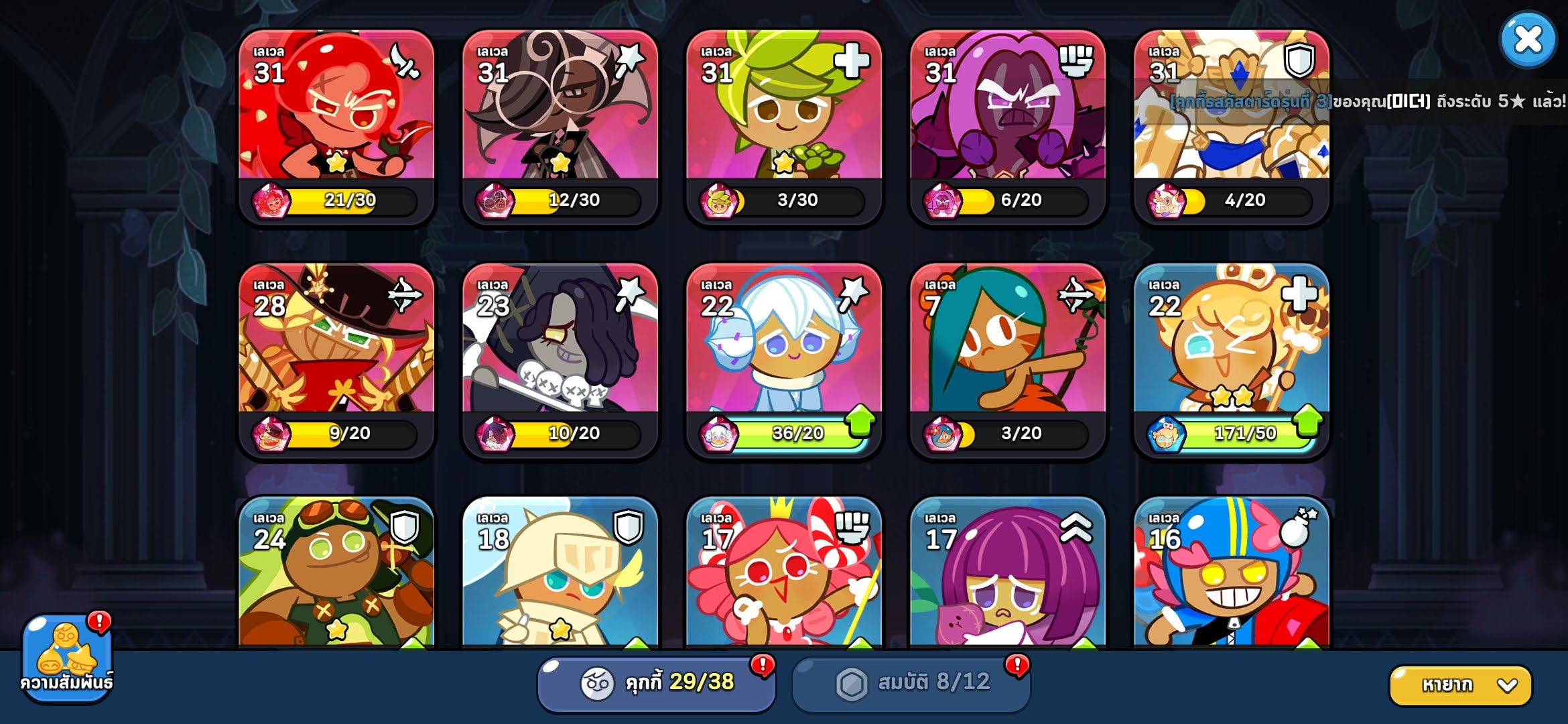This screenshot has width=1568, height=724.
Task: Choose the sad purple-haired cookie at level 17
Action: coord(1007,577)
